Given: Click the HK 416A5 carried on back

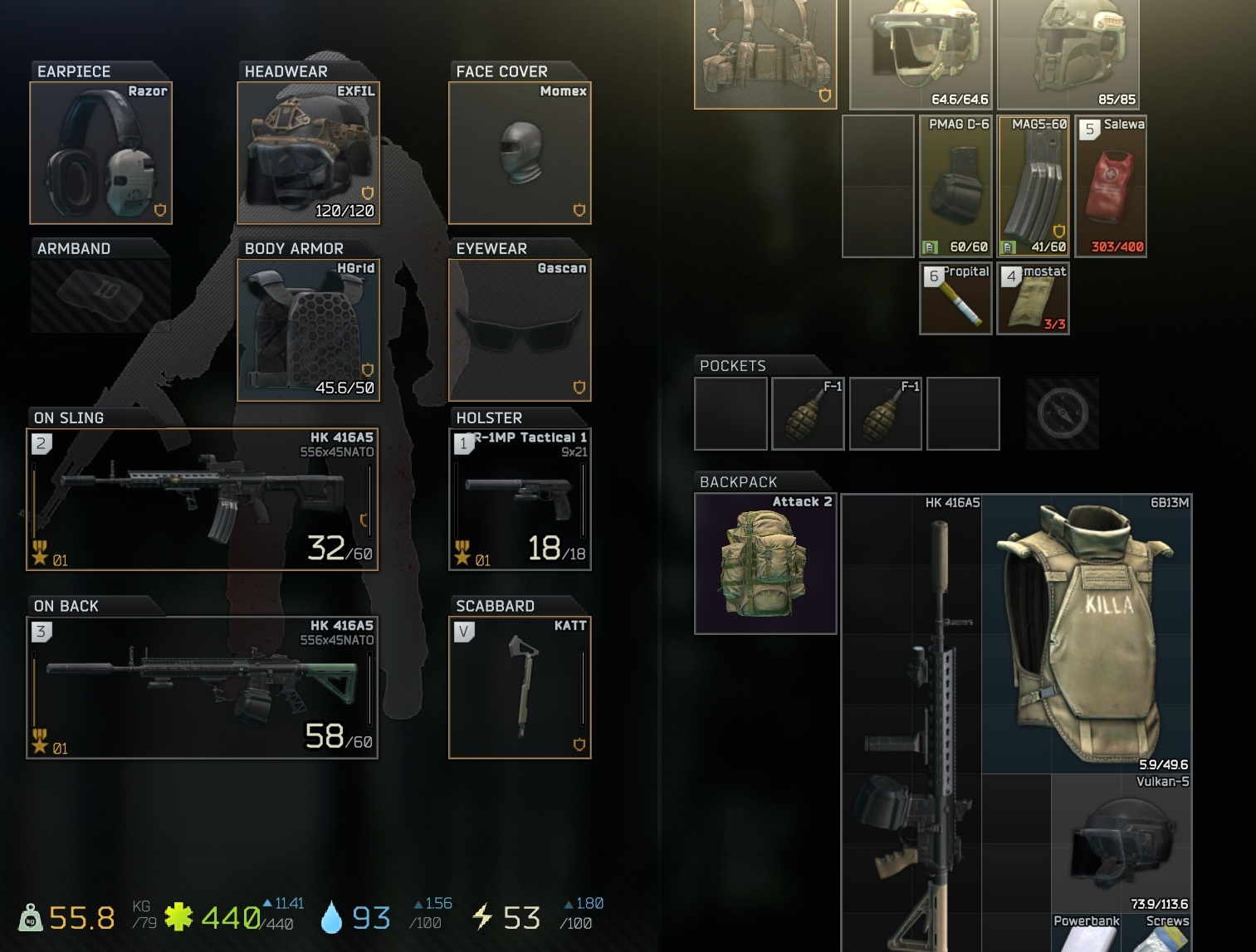Looking at the screenshot, I should pos(199,685).
